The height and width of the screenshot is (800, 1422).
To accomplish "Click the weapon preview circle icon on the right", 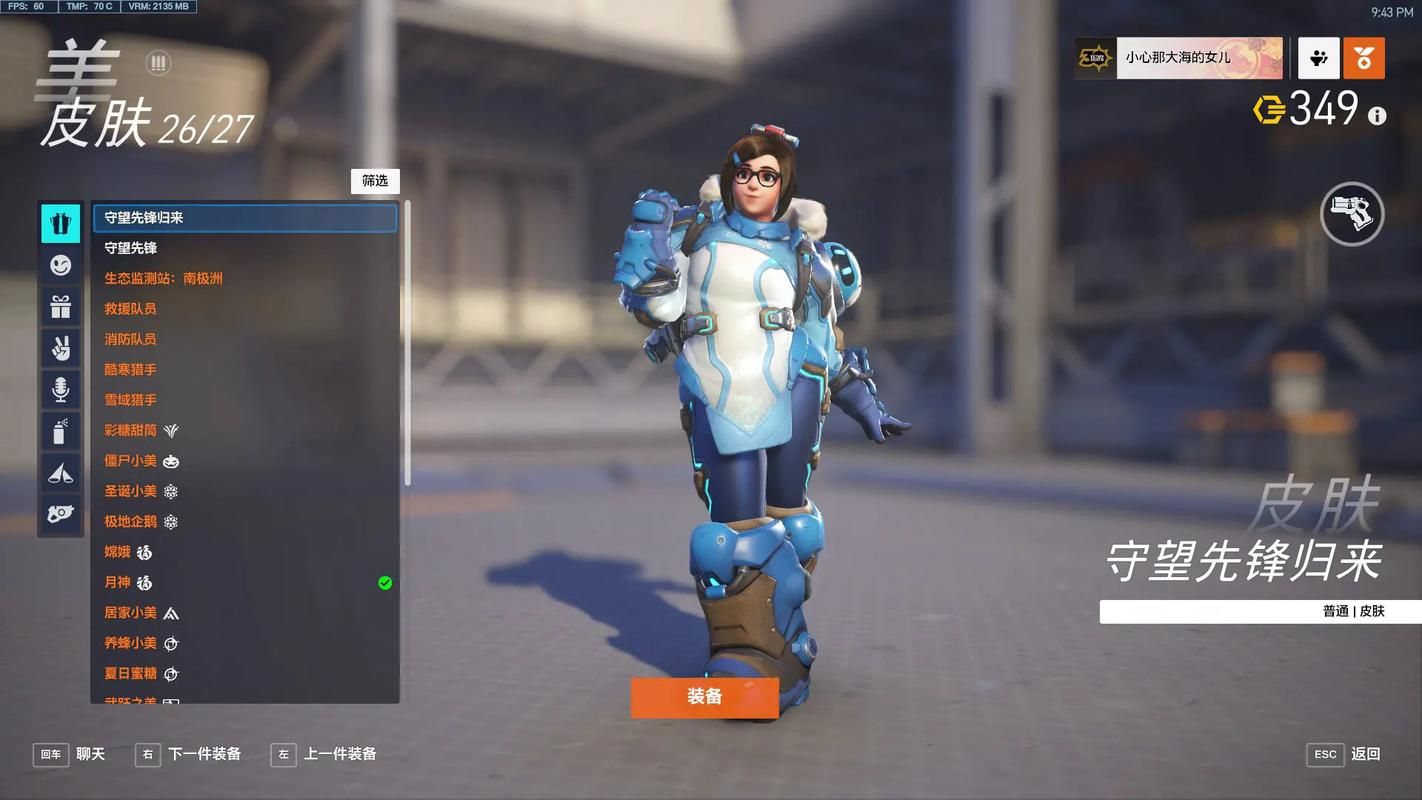I will (1352, 214).
